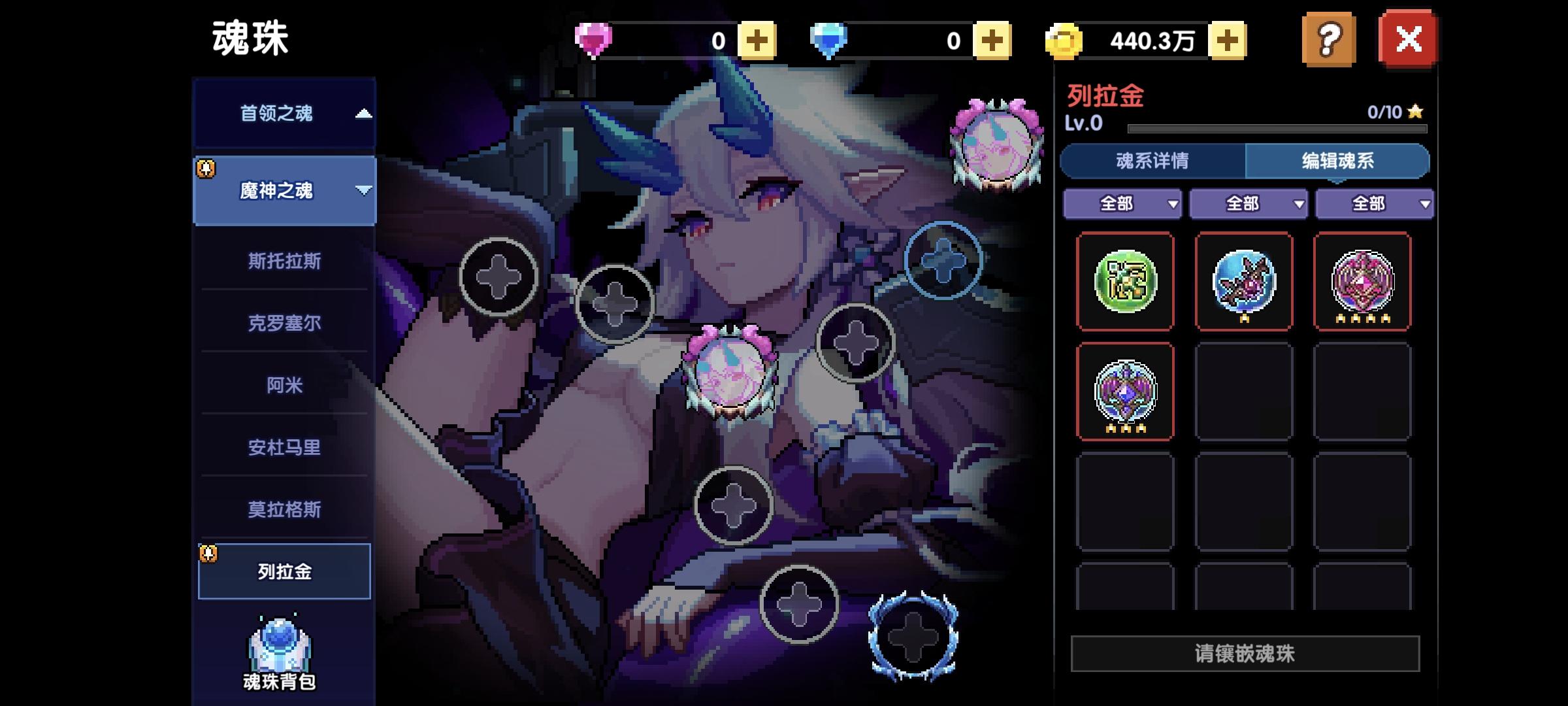The height and width of the screenshot is (706, 1568).
Task: Select the four-star pink medal soul bead
Action: pos(1362,282)
